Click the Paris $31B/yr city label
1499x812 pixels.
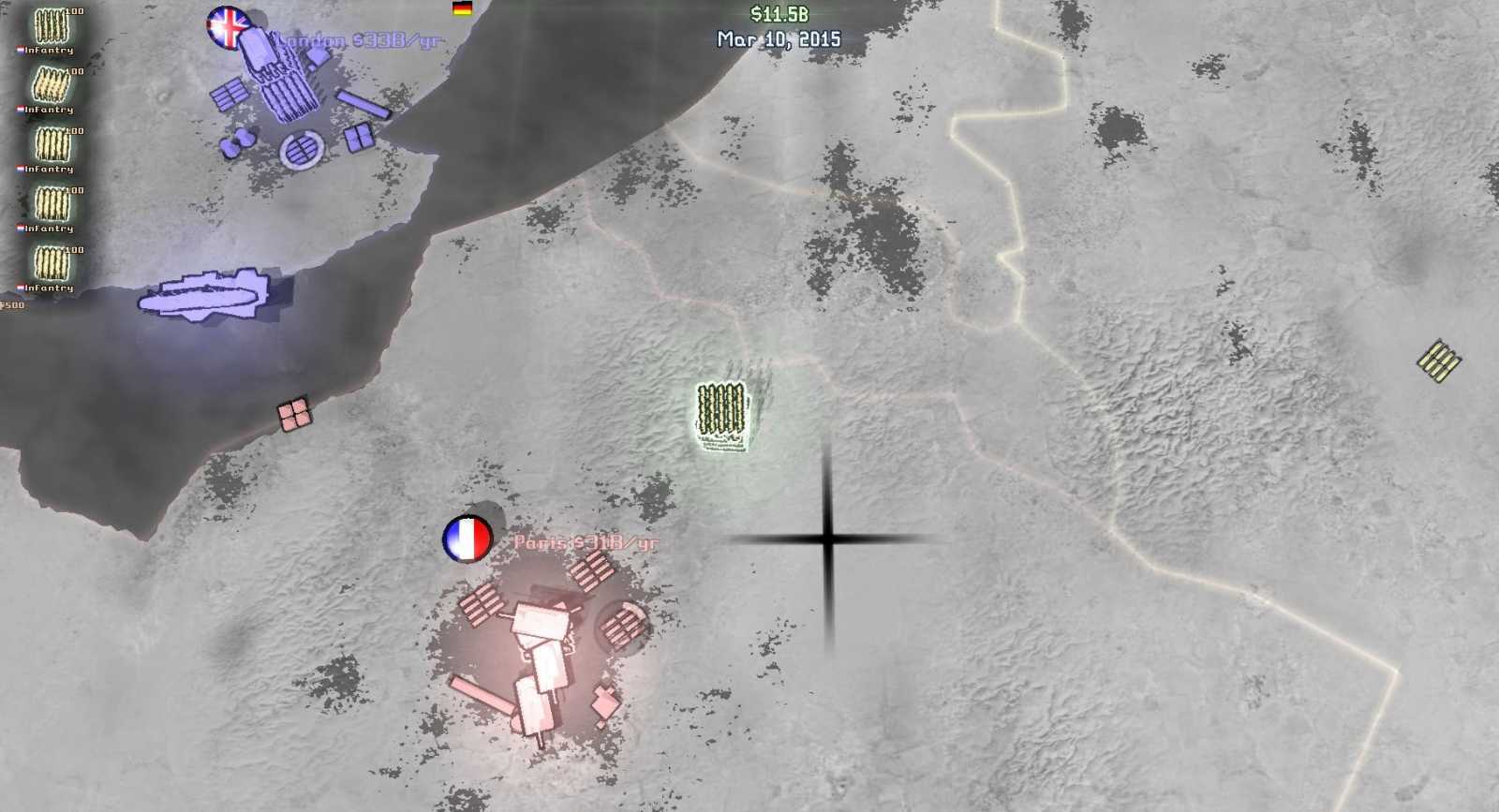point(586,541)
